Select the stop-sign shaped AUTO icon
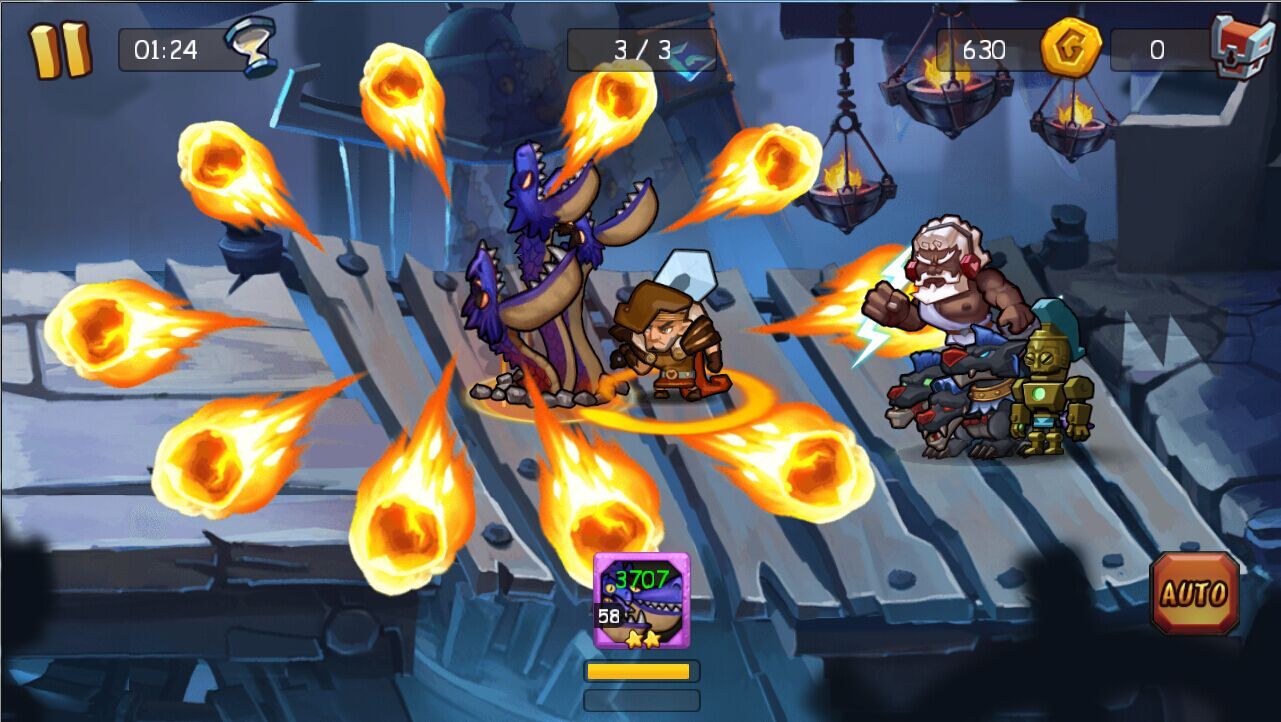The width and height of the screenshot is (1281, 722). [1192, 595]
